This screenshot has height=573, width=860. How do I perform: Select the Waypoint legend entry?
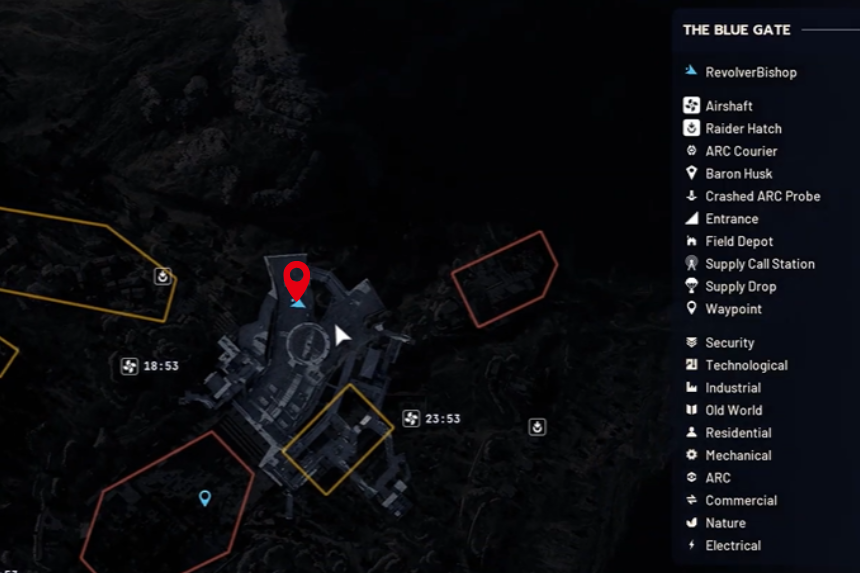tap(733, 310)
